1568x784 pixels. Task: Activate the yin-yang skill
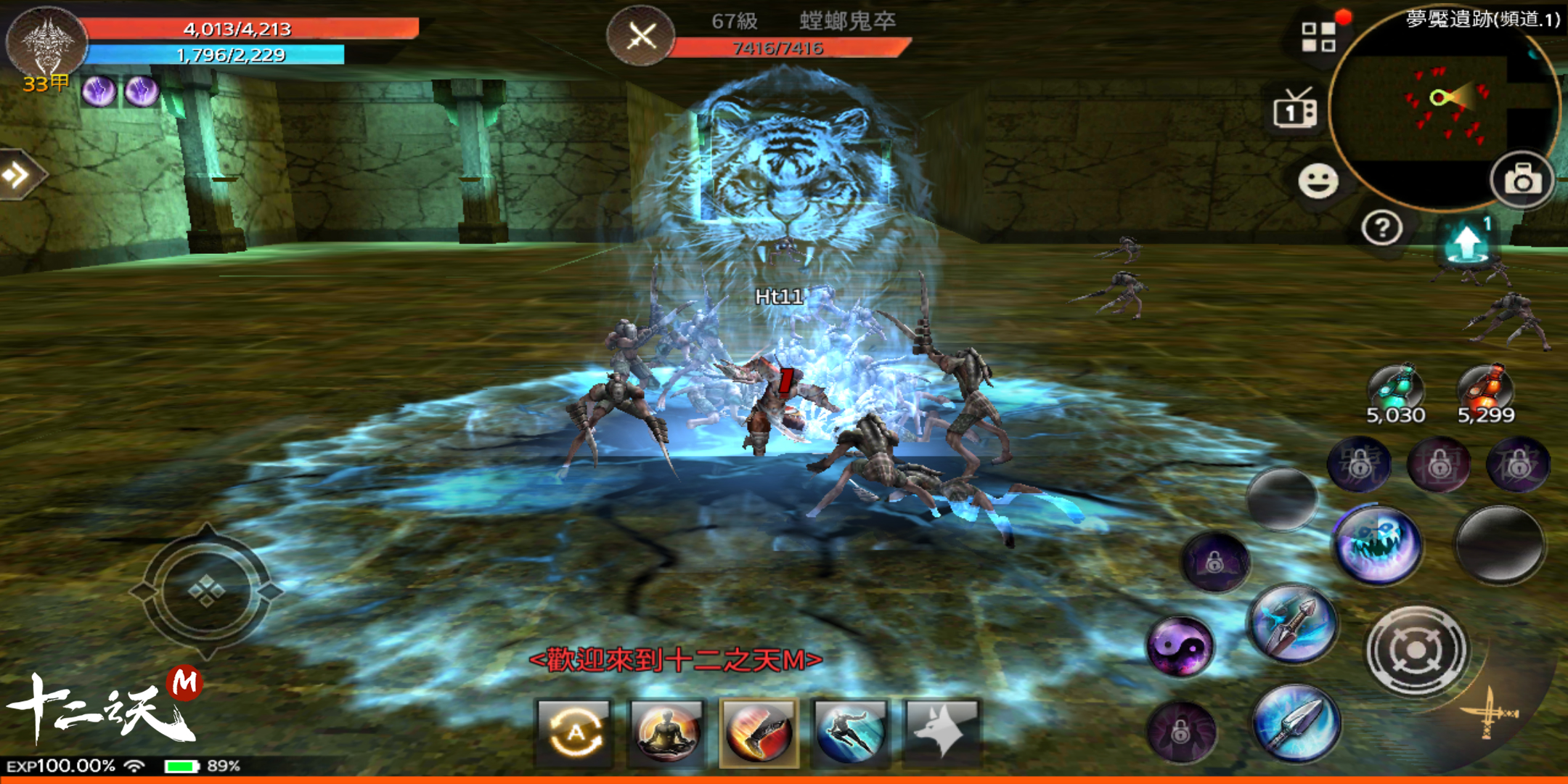tap(1180, 645)
